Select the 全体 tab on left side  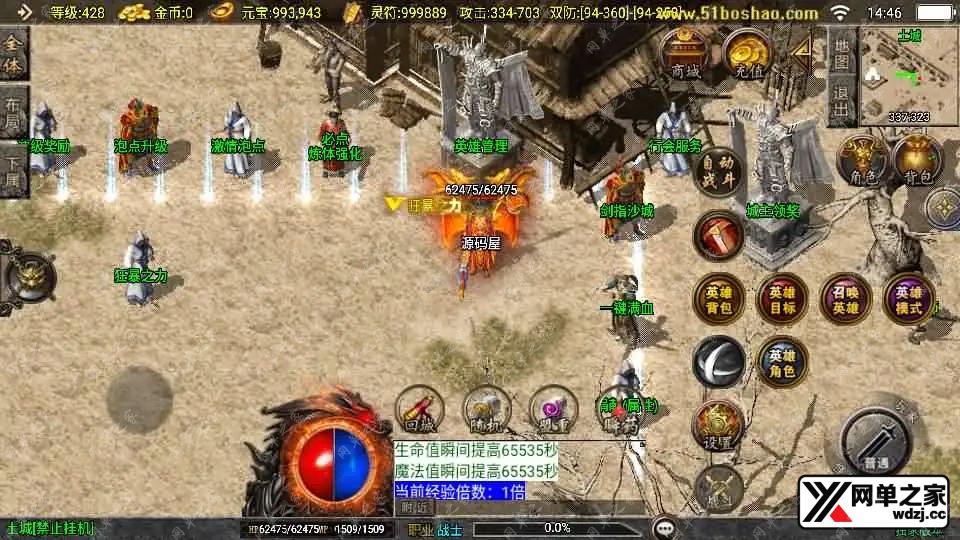point(14,52)
